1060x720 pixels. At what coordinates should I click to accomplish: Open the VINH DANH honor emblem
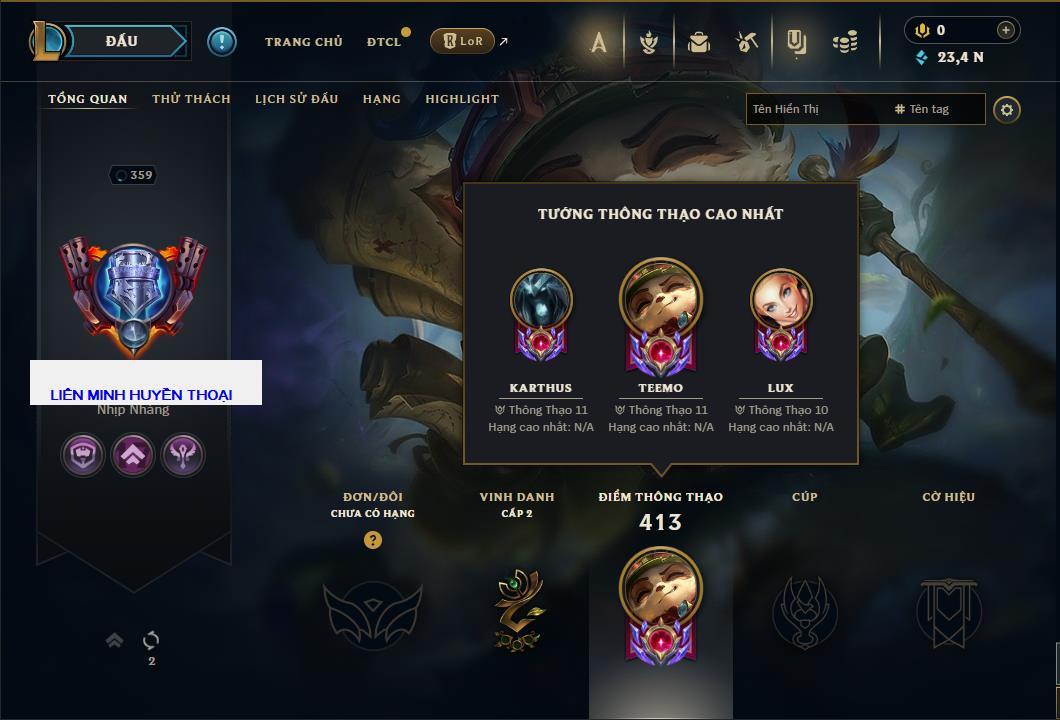517,610
